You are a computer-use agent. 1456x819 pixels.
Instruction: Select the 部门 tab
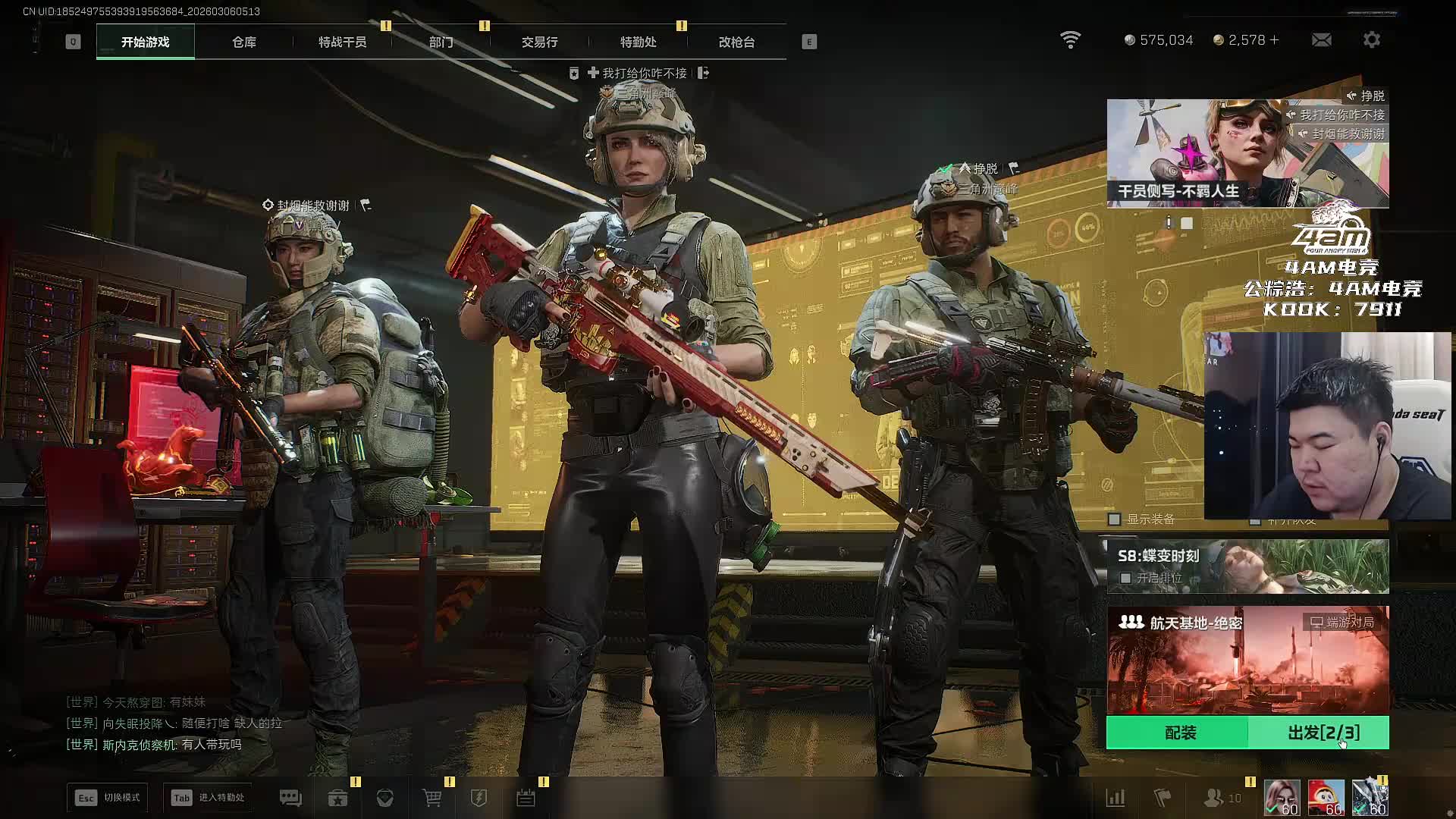[441, 42]
